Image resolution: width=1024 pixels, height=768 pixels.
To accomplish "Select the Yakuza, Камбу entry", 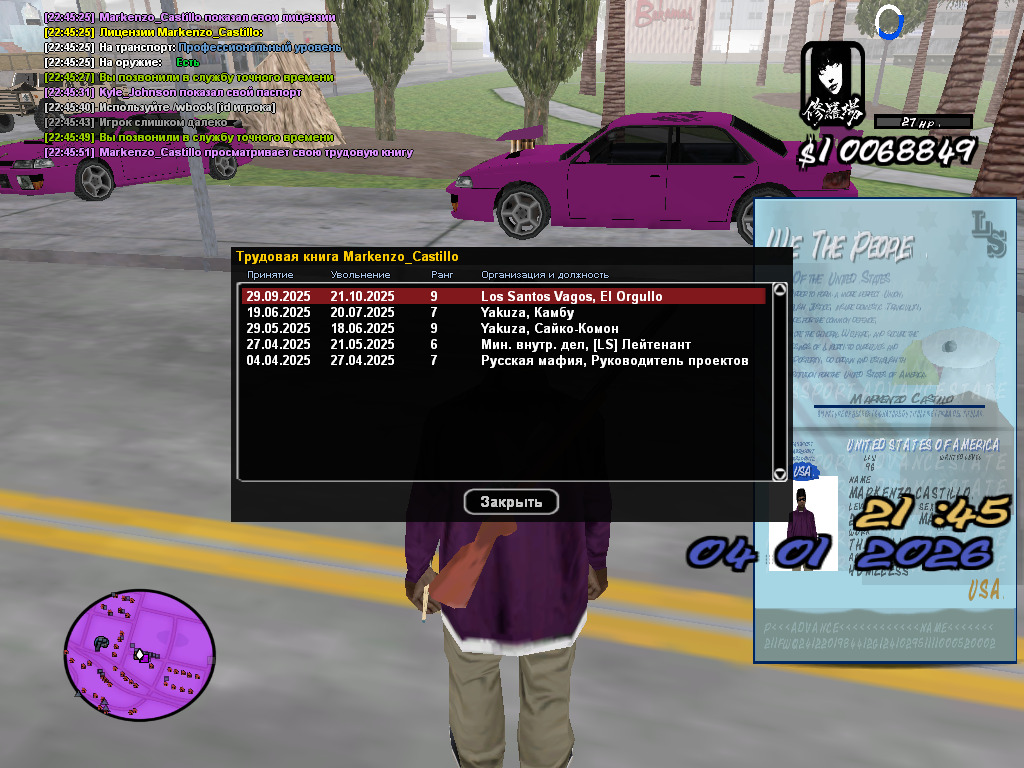I will point(504,313).
